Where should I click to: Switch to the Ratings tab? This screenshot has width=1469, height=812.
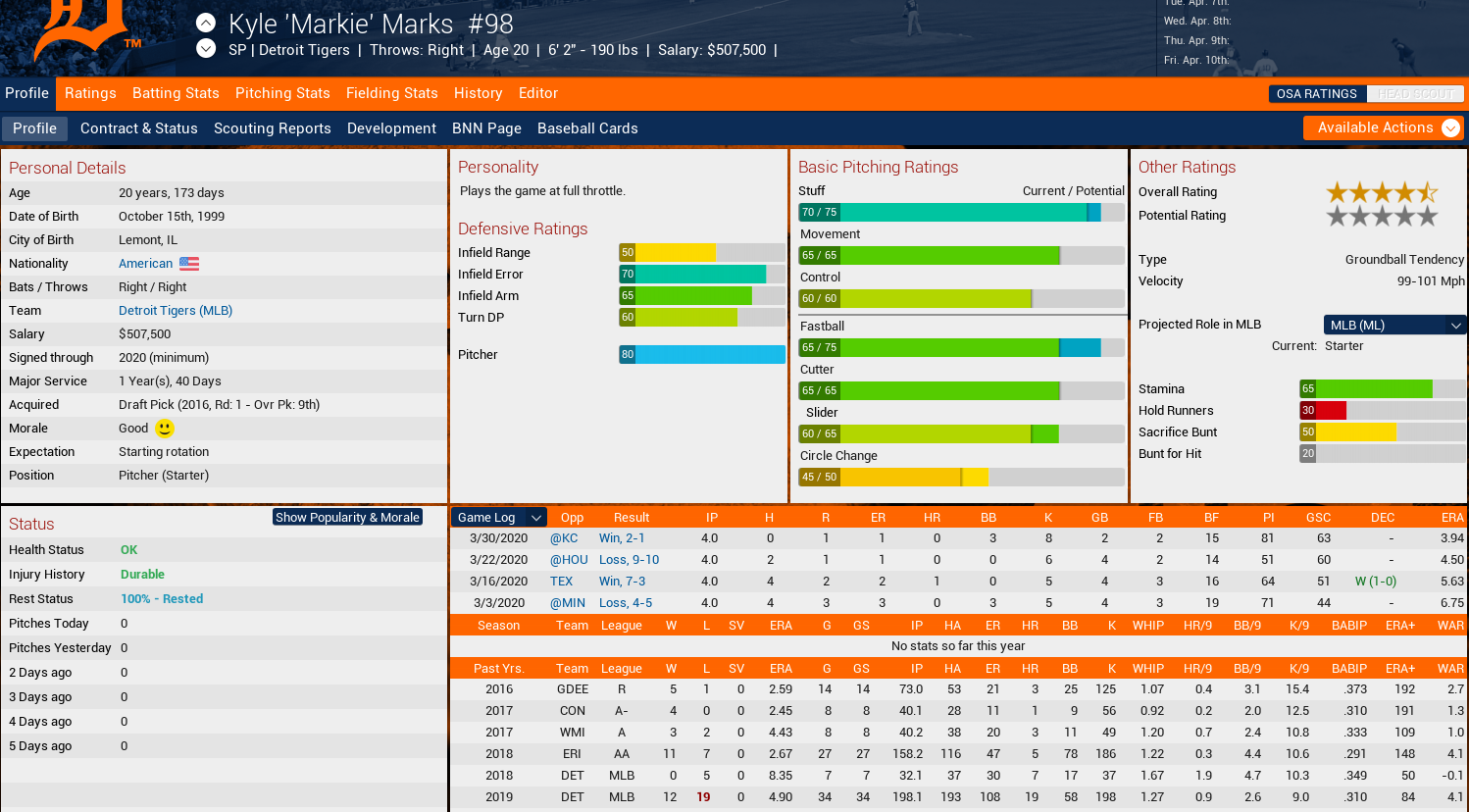click(90, 93)
